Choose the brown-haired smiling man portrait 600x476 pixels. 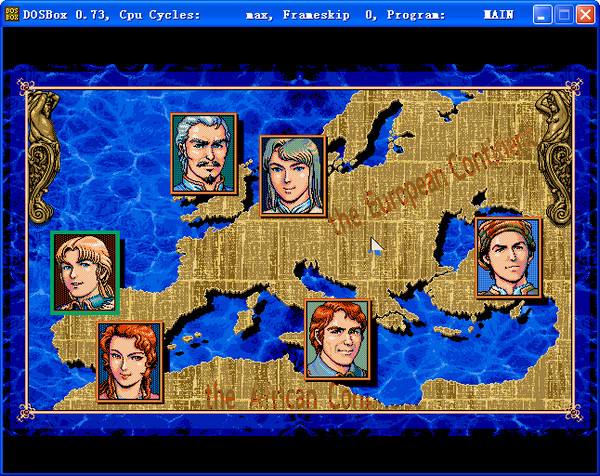tap(337, 339)
